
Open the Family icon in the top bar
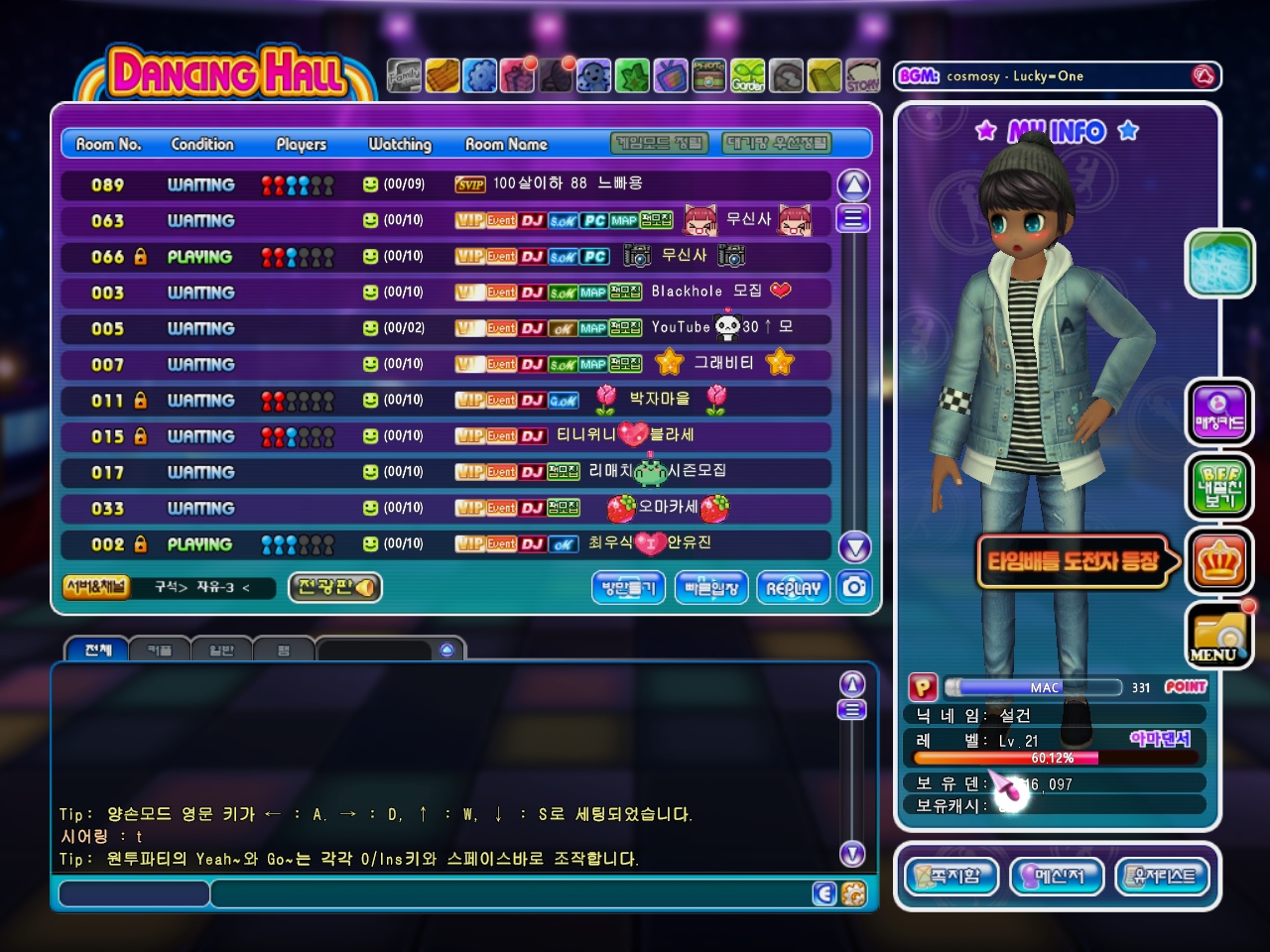coord(403,75)
